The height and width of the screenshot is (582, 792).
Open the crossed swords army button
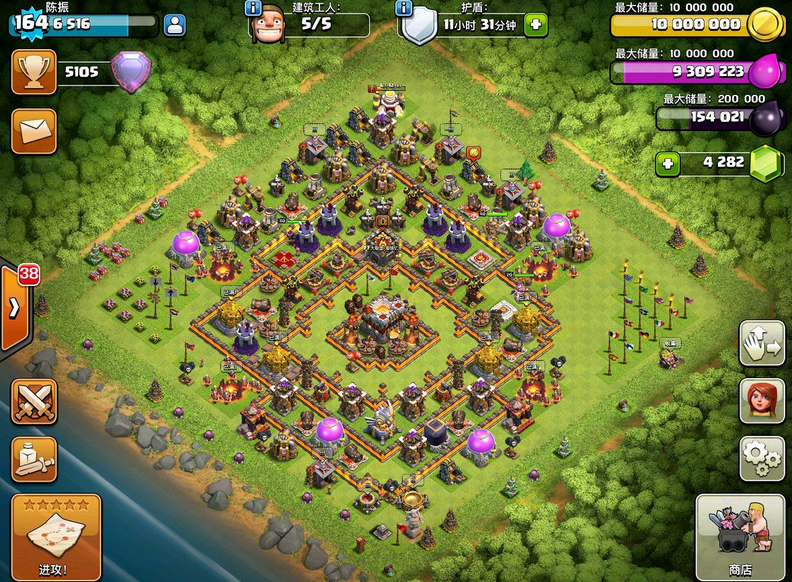tap(33, 402)
